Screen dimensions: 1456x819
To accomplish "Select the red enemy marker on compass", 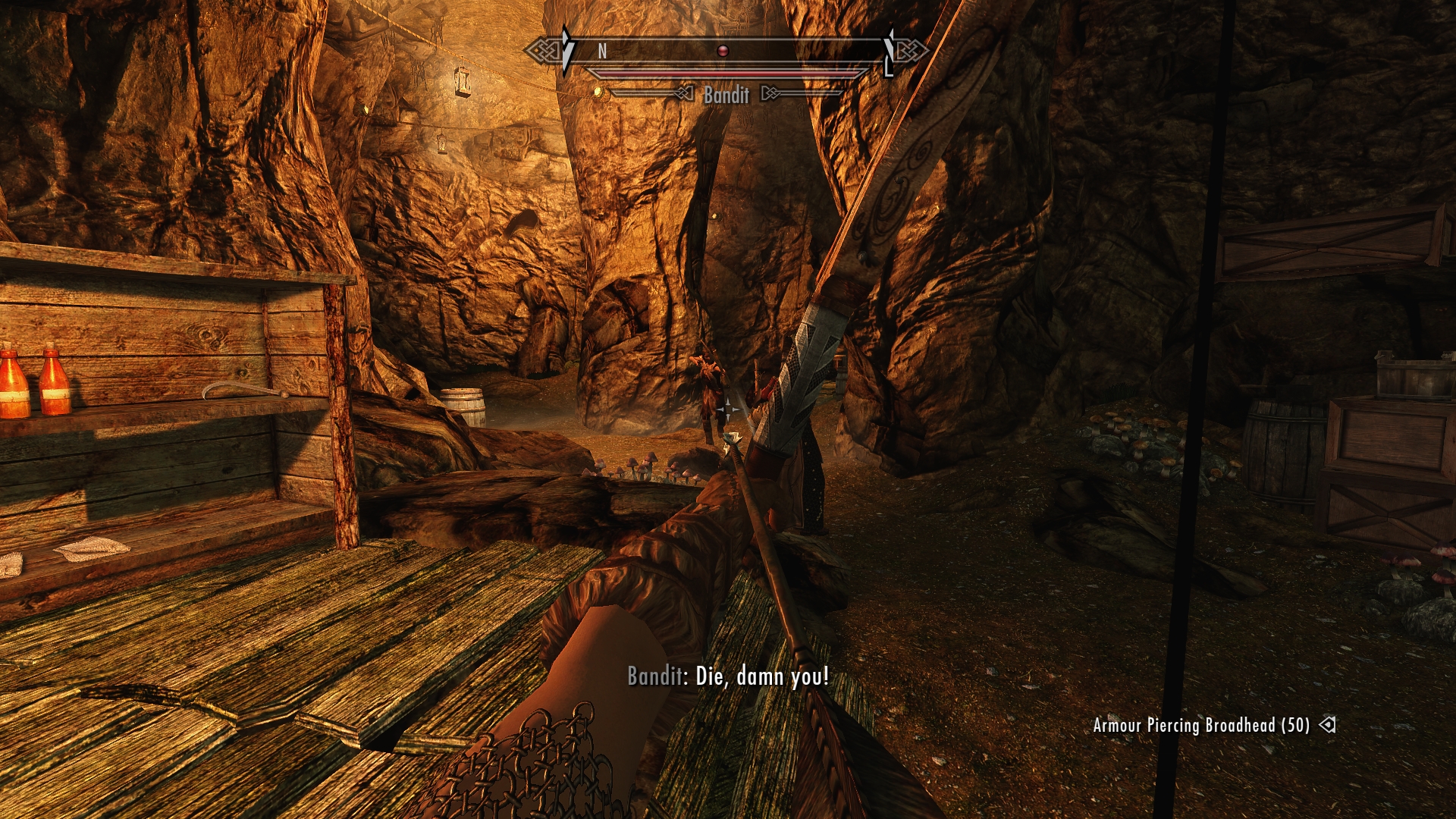I will (x=723, y=51).
